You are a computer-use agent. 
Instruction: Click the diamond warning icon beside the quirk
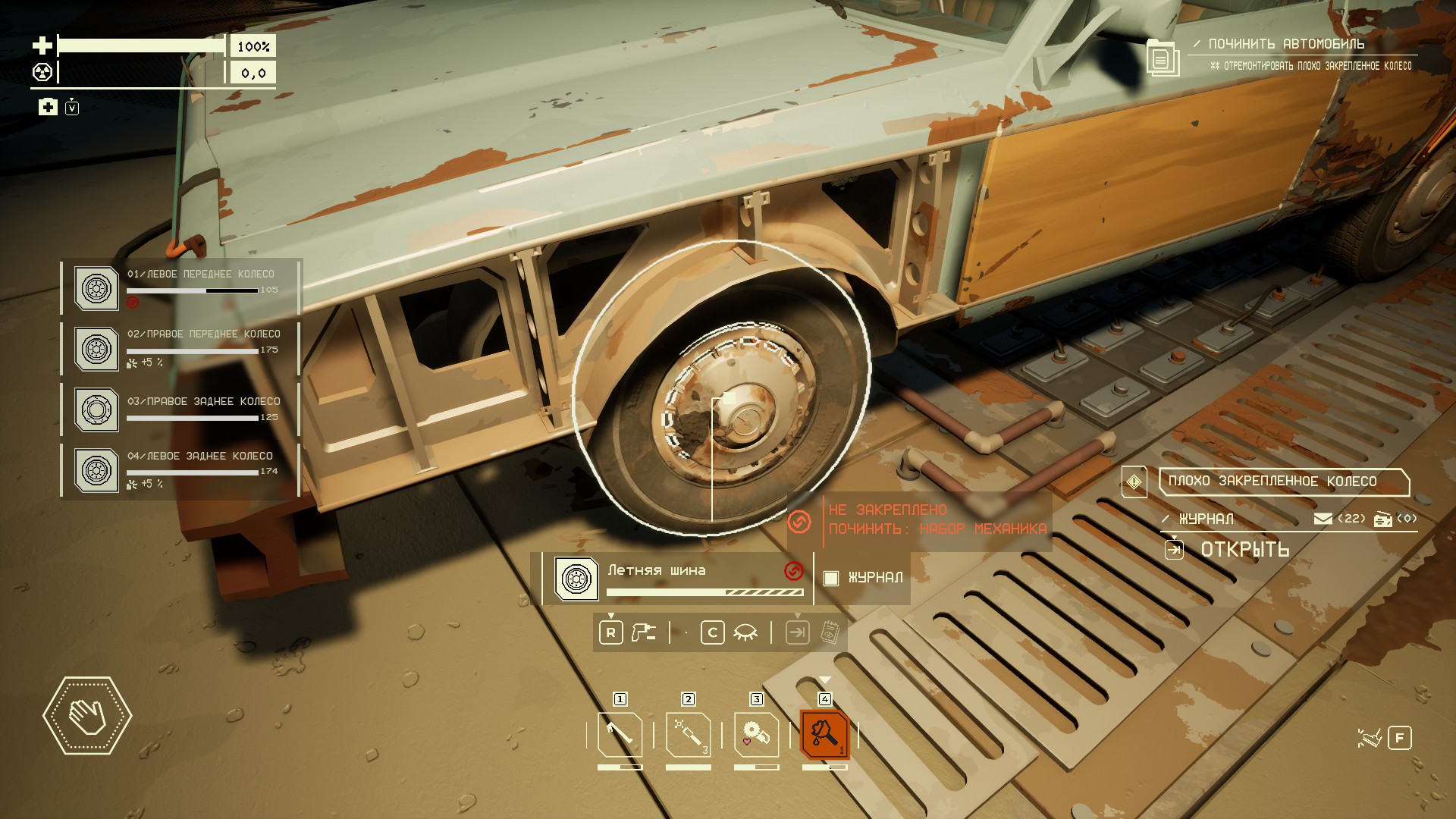pyautogui.click(x=1134, y=482)
